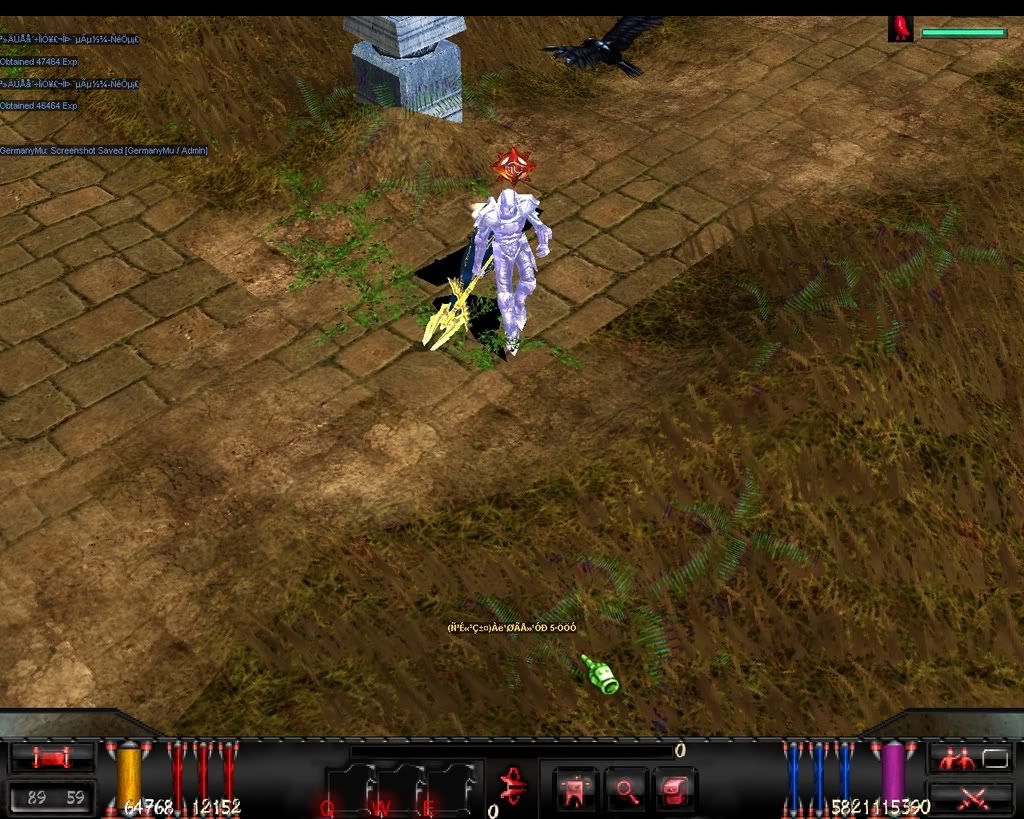Viewport: 1024px width, 819px height.
Task: Click the red scroll button above the coordinates
Action: (51, 758)
